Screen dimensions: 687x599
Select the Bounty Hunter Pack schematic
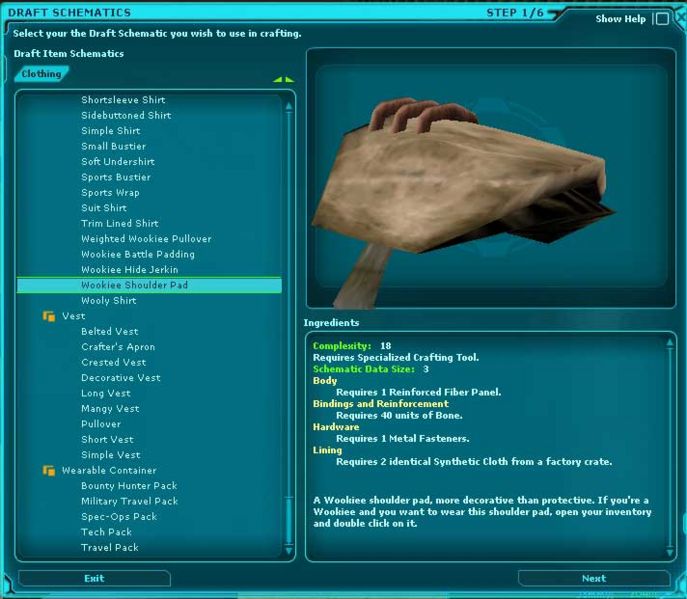125,486
